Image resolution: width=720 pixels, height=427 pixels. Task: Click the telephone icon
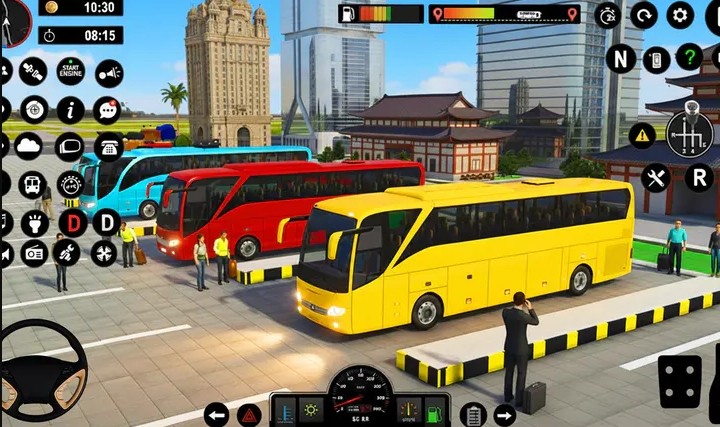tap(108, 147)
